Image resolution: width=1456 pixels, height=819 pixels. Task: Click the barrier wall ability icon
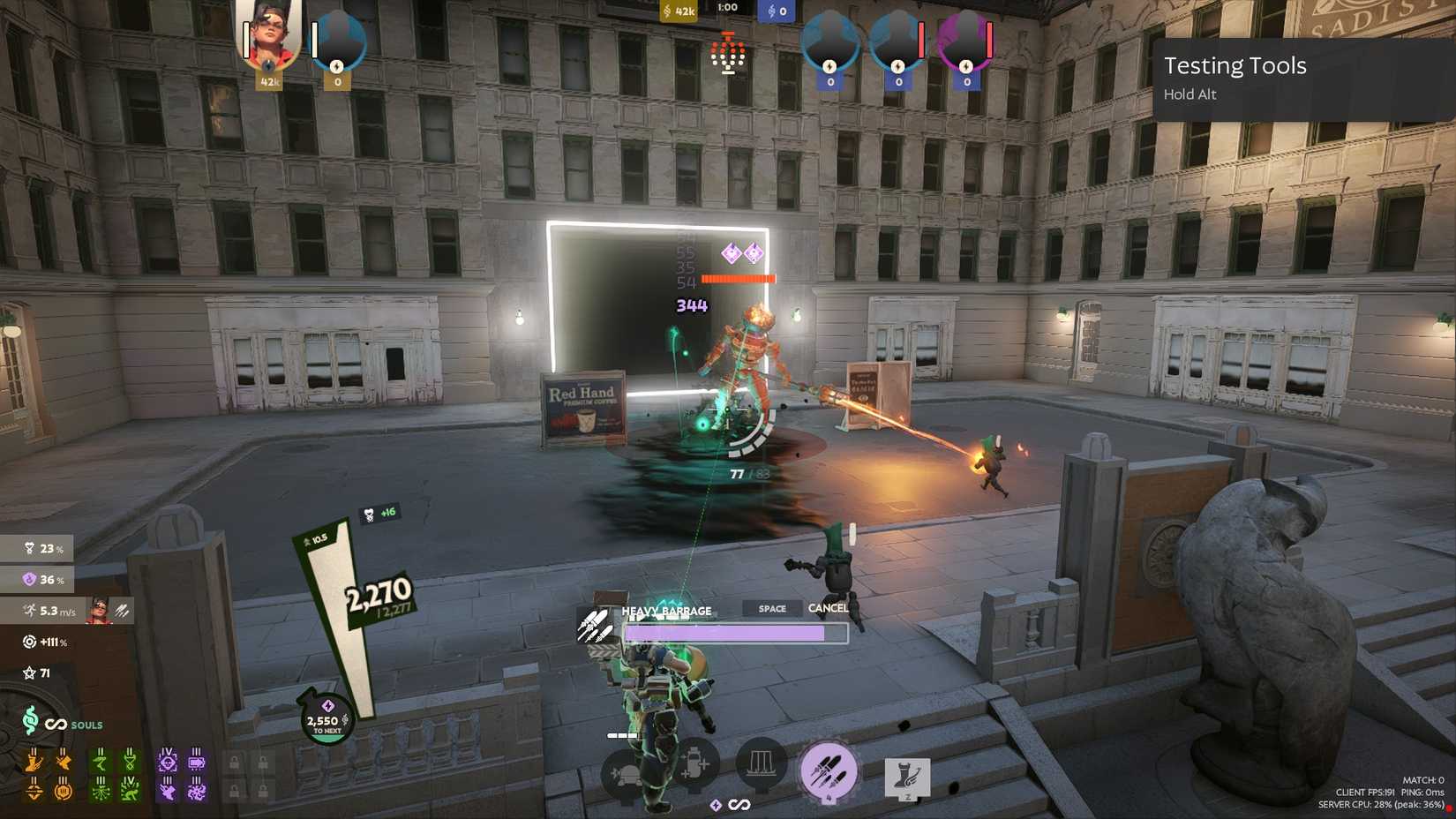[x=761, y=764]
